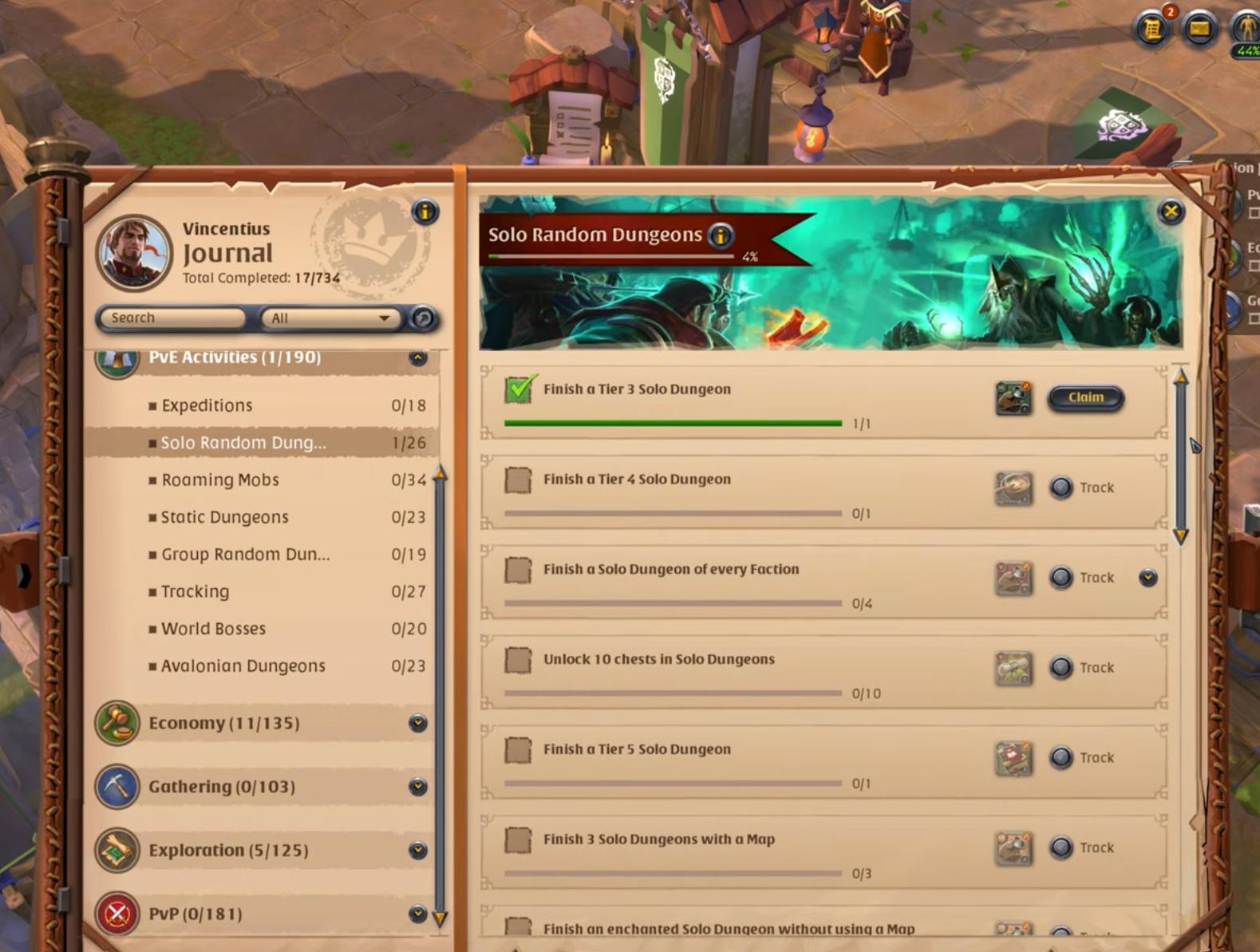1260x952 pixels.
Task: Click the info icon on Solo Random Dungeons banner
Action: 719,234
